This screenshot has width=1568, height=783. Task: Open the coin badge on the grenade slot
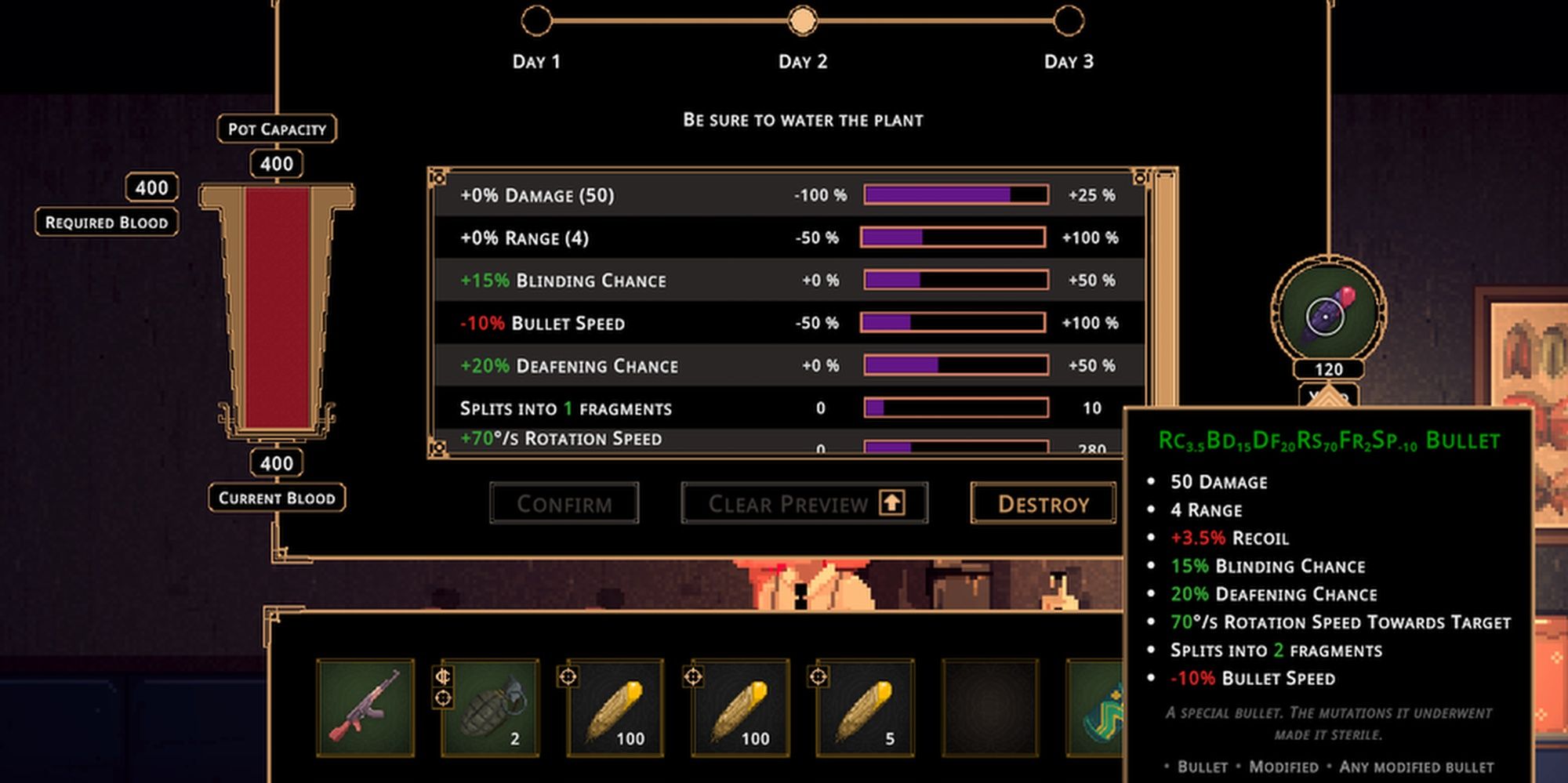[444, 677]
